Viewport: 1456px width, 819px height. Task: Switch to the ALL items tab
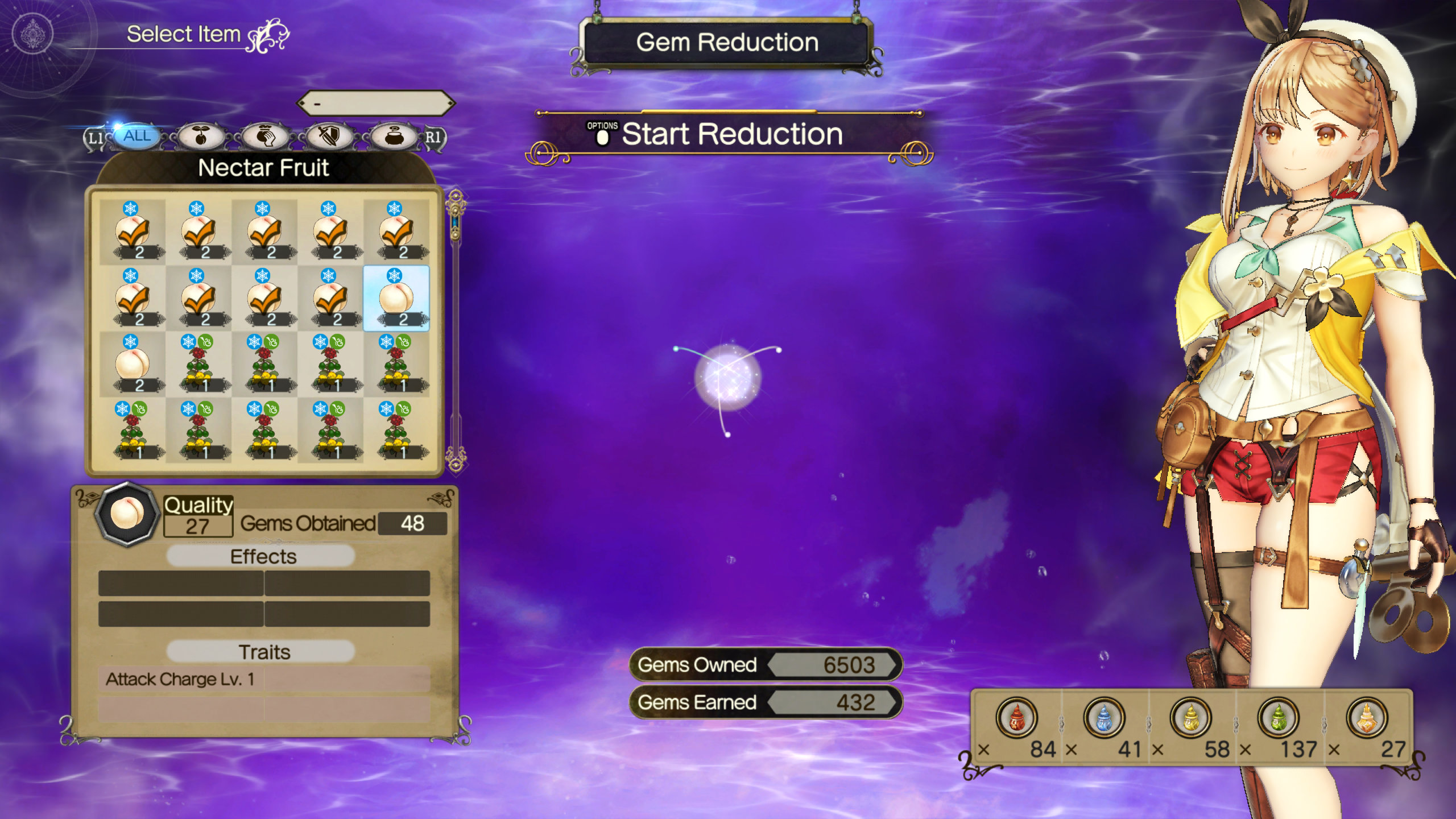(137, 136)
